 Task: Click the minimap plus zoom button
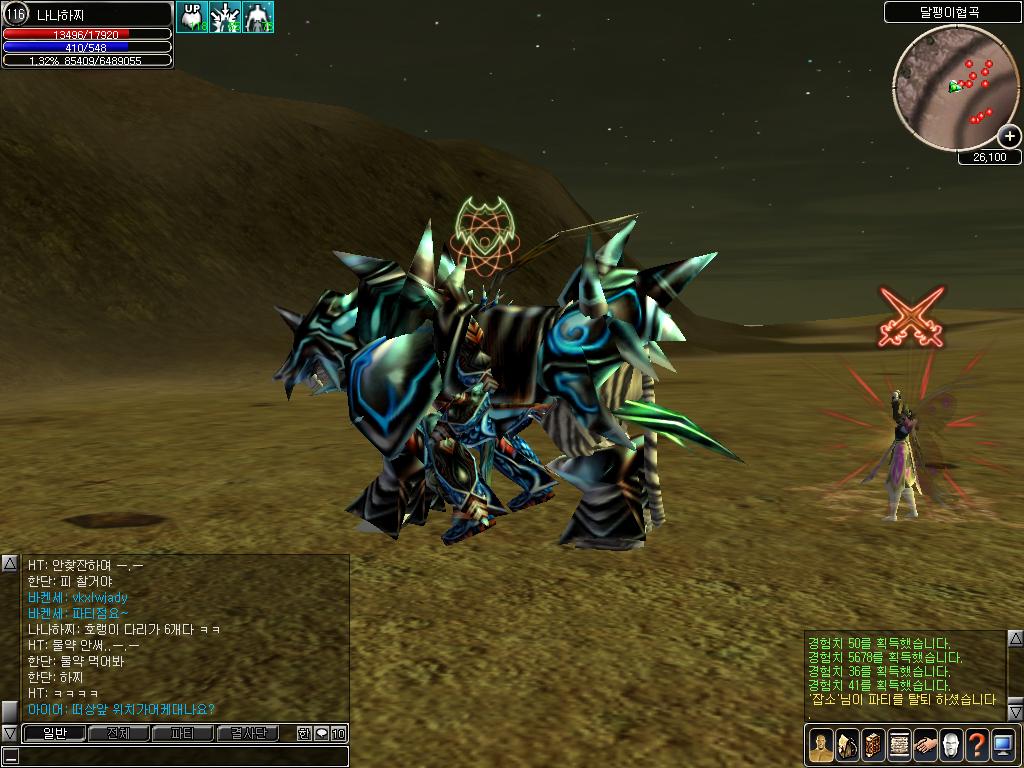tap(1009, 137)
